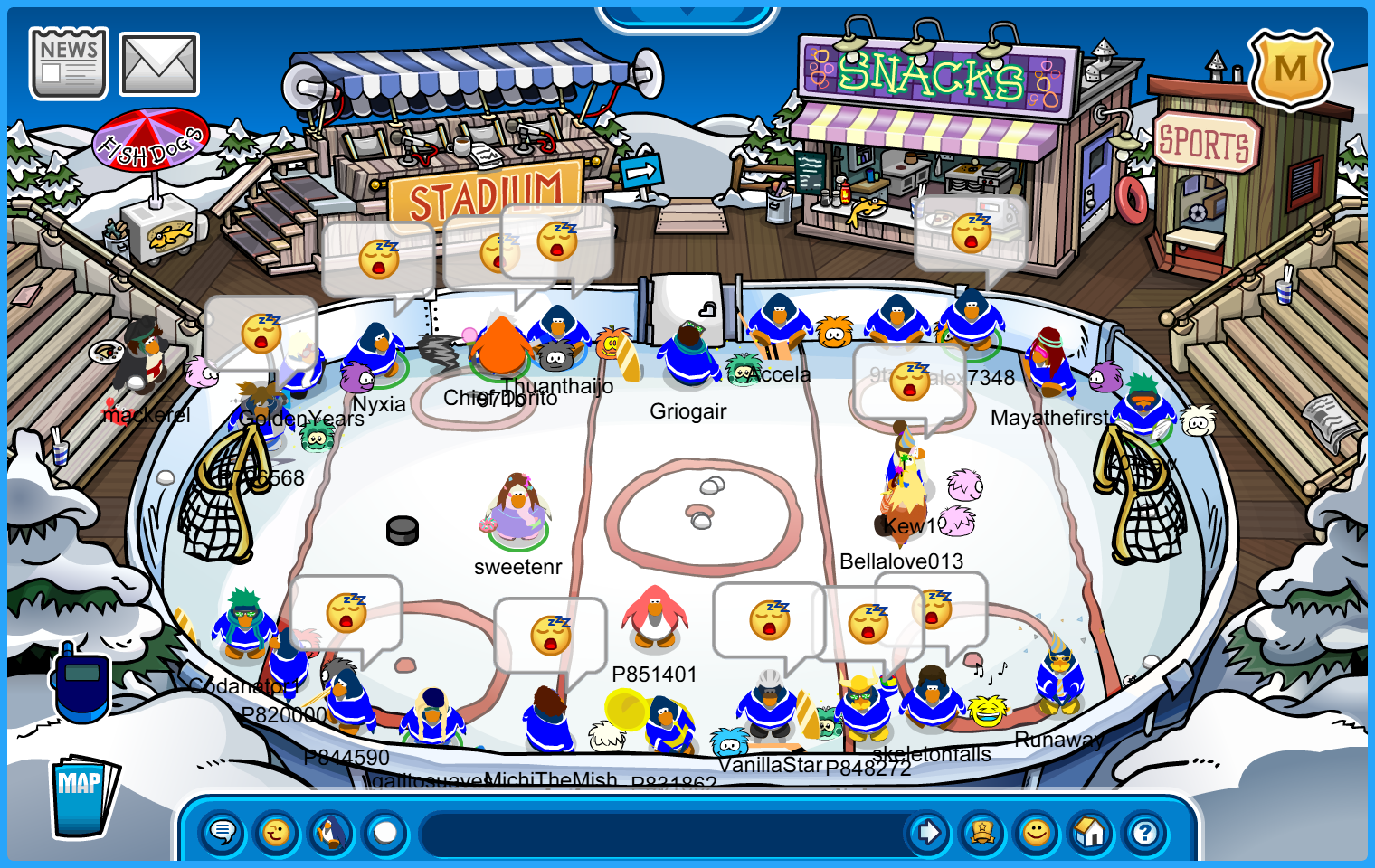
Task: Expand the blue pull-down tab at top
Action: coord(687,14)
